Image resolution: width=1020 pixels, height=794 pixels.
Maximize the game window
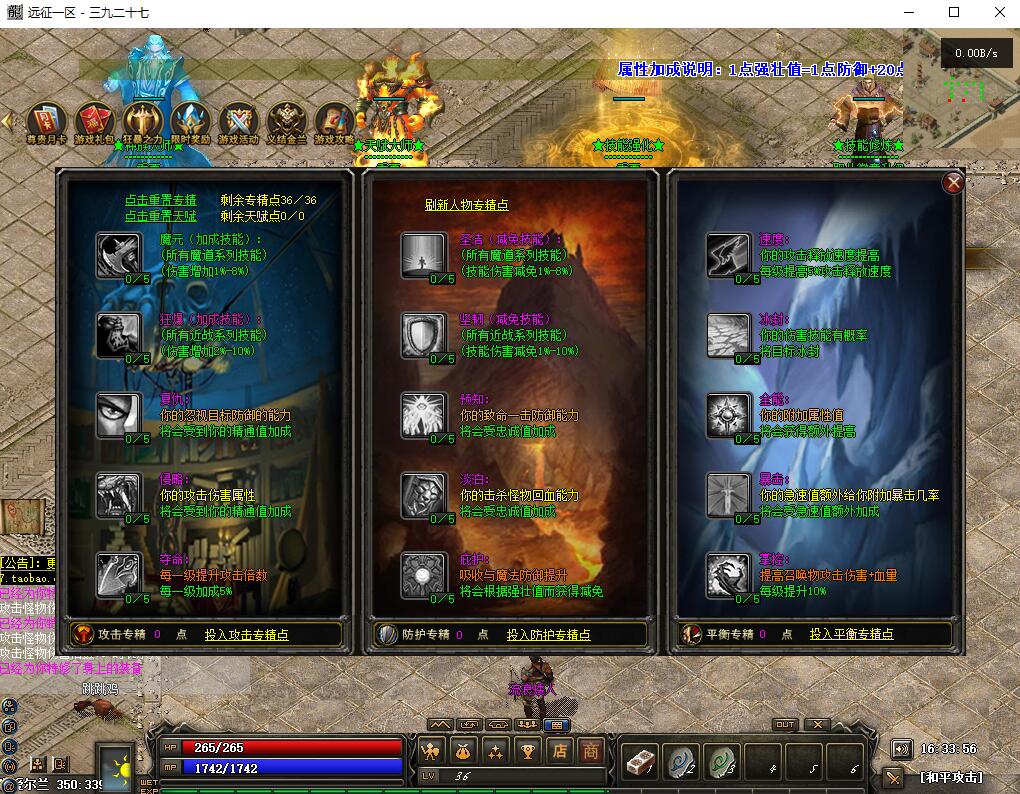click(954, 13)
